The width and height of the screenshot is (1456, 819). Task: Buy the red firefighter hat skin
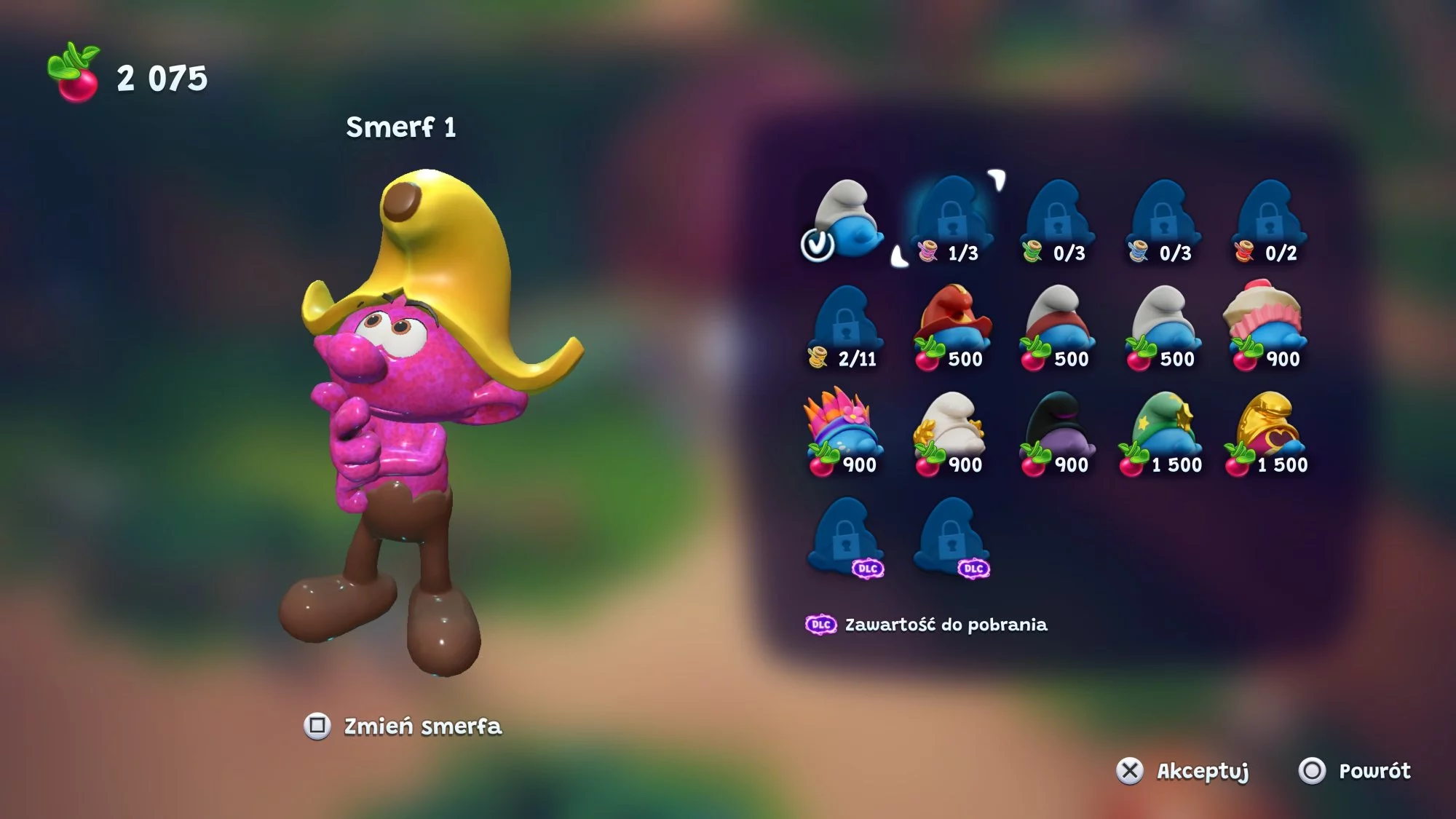952,325
